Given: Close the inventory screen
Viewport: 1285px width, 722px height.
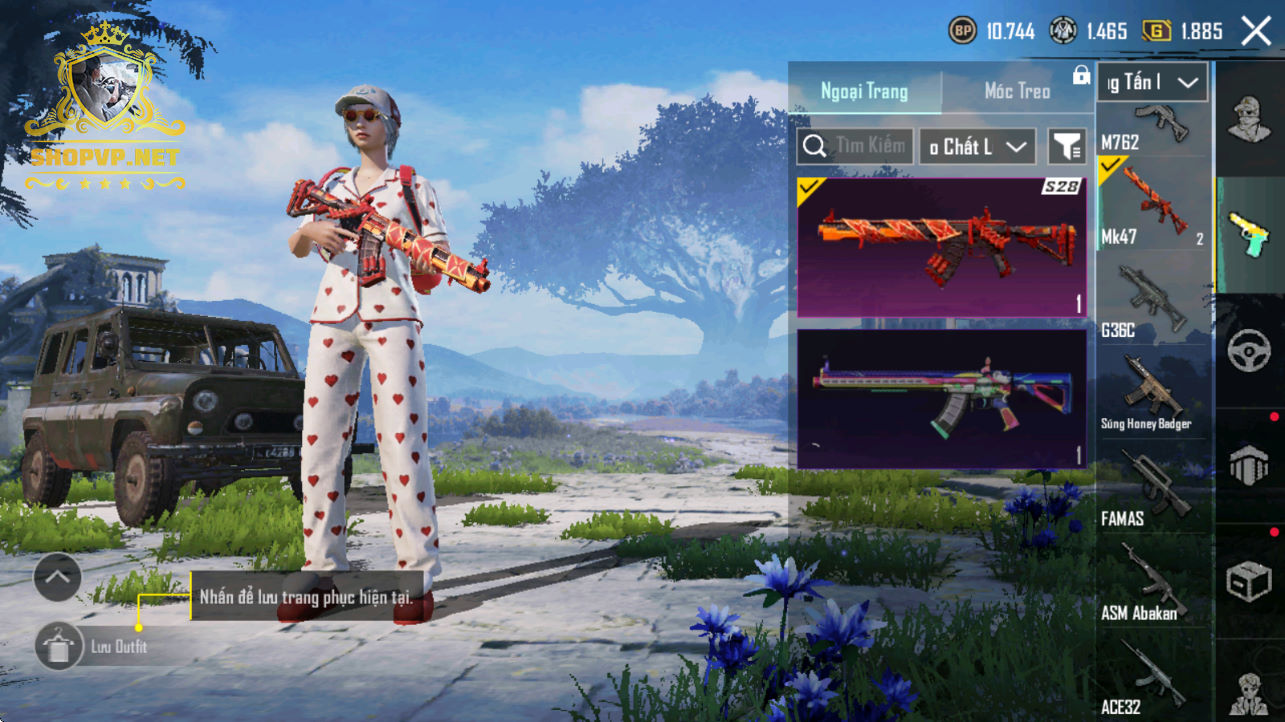Looking at the screenshot, I should [x=1256, y=31].
